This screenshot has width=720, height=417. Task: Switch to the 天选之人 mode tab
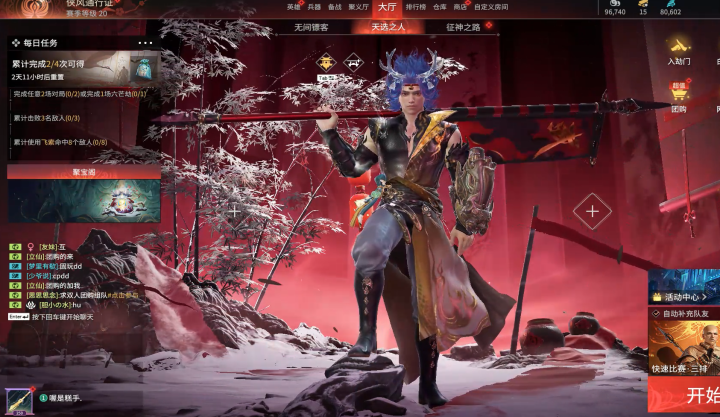tap(388, 27)
